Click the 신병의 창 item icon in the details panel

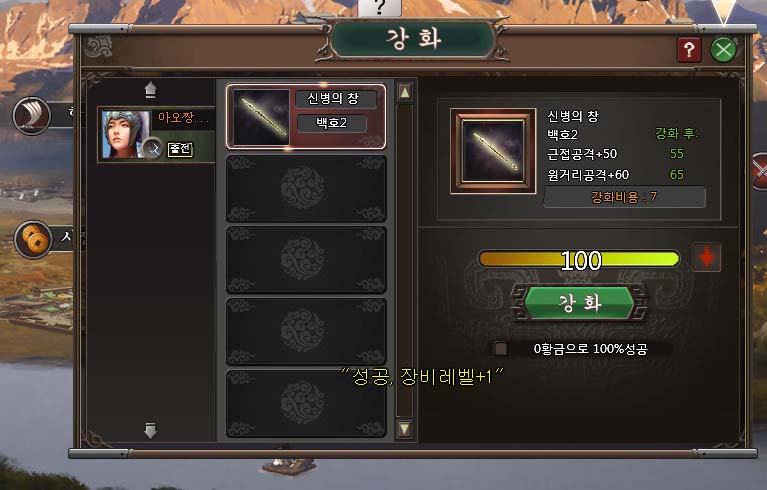tap(490, 148)
